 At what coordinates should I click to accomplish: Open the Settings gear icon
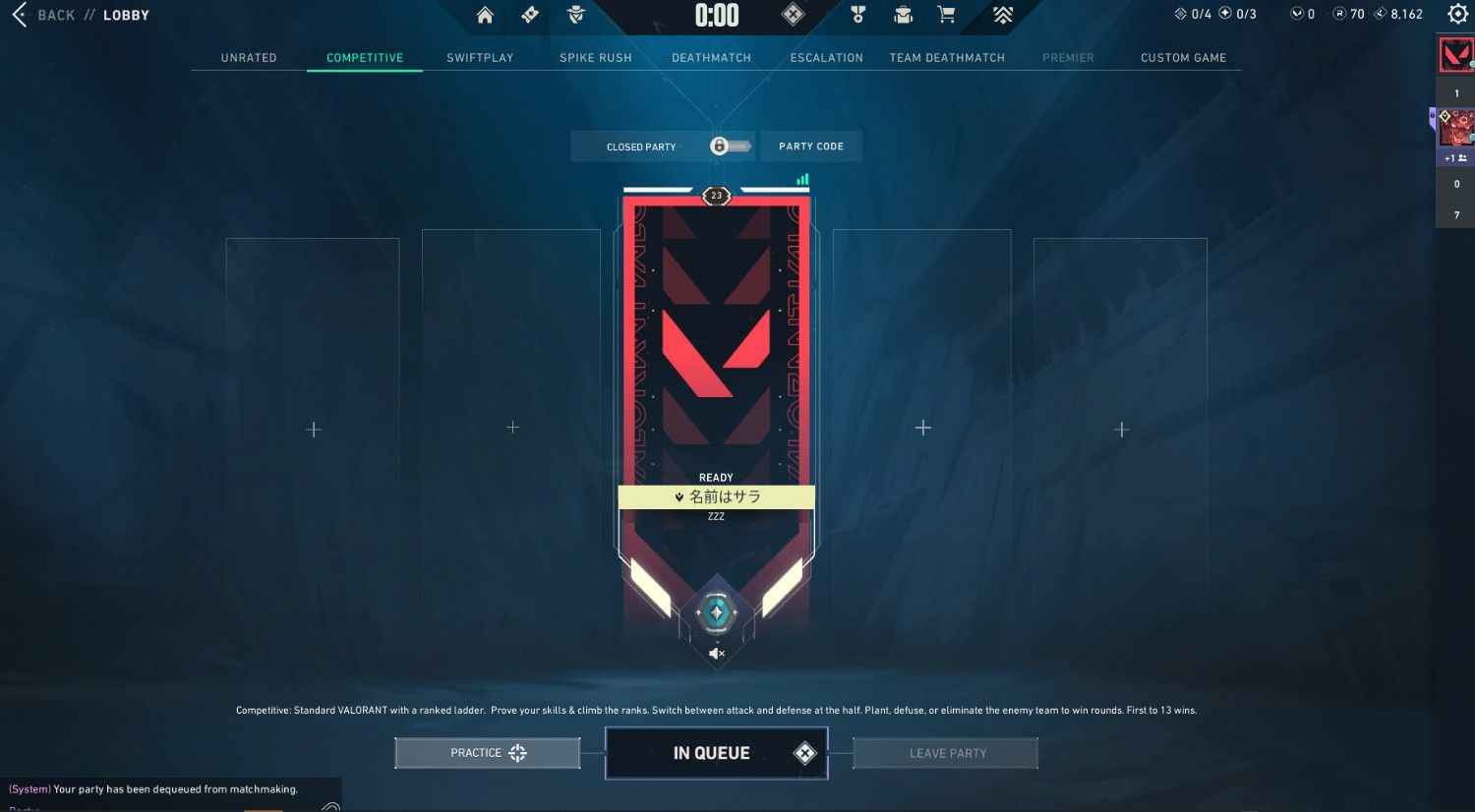click(x=1456, y=14)
